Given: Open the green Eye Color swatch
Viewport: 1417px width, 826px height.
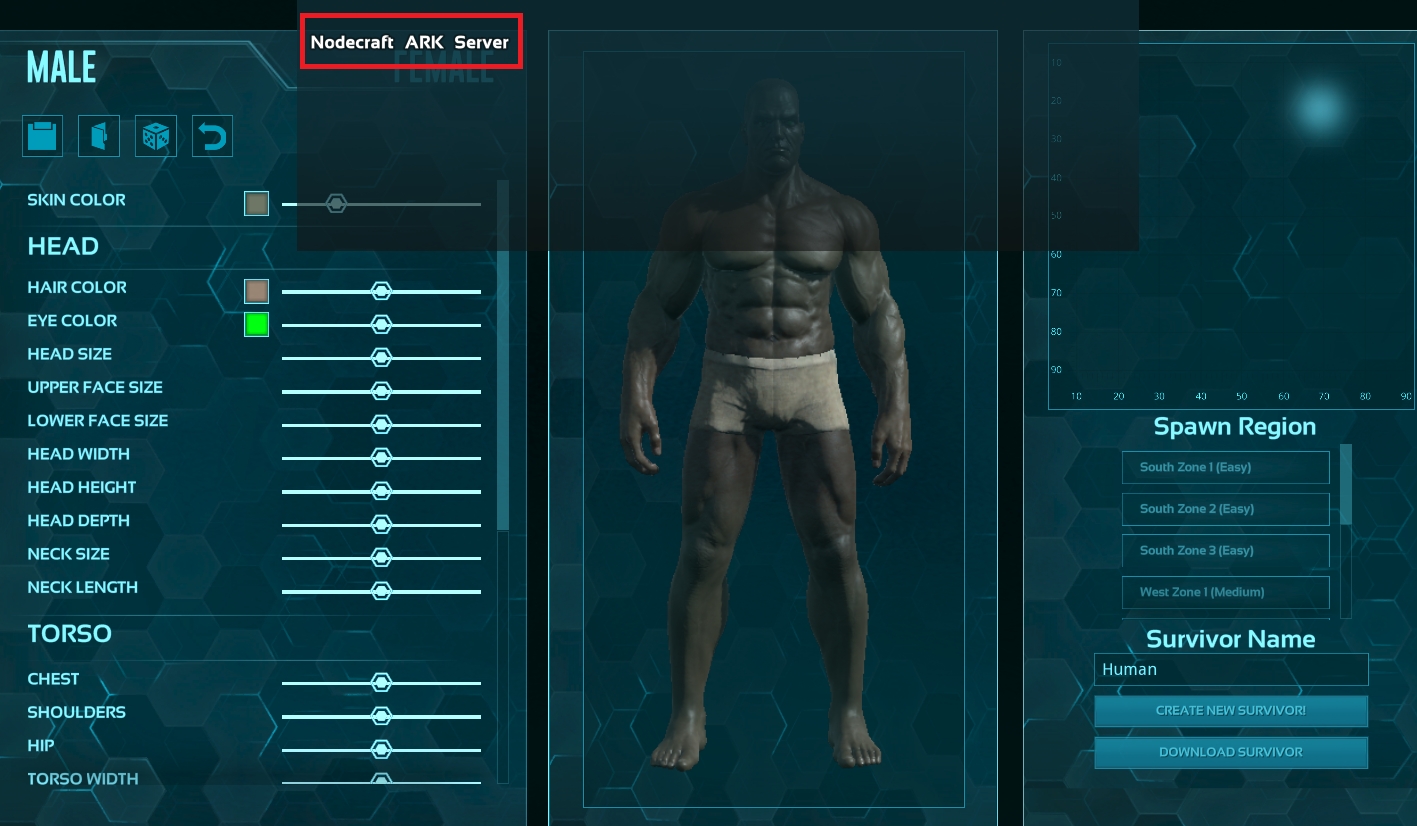Looking at the screenshot, I should pos(255,323).
